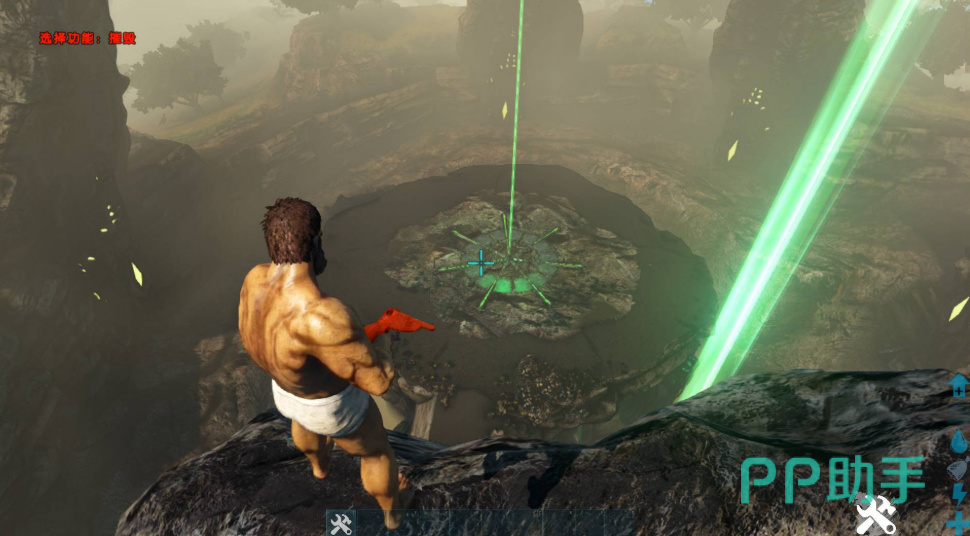Click the blue house icon with plus
Viewport: 970px width, 536px height.
(958, 386)
